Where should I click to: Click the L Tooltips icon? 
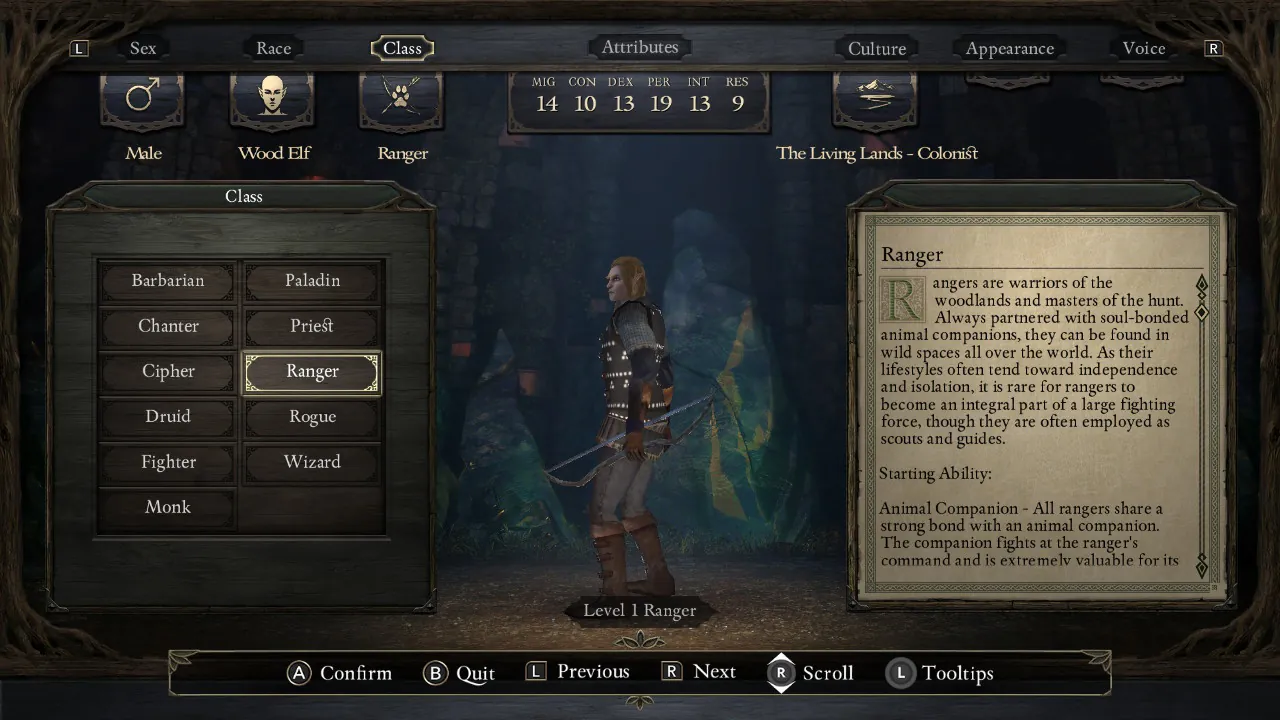click(x=900, y=673)
